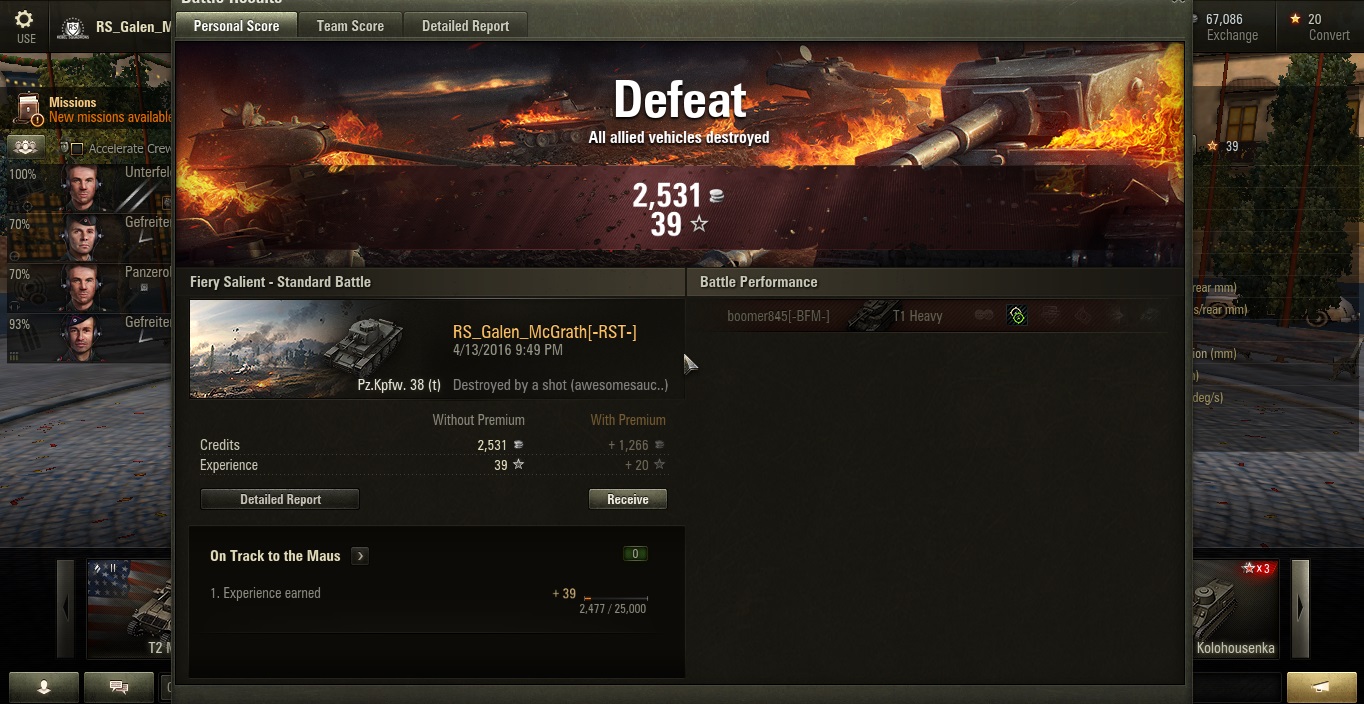Select the Kolohousenka tank in carousel
The height and width of the screenshot is (704, 1364).
tap(1236, 610)
